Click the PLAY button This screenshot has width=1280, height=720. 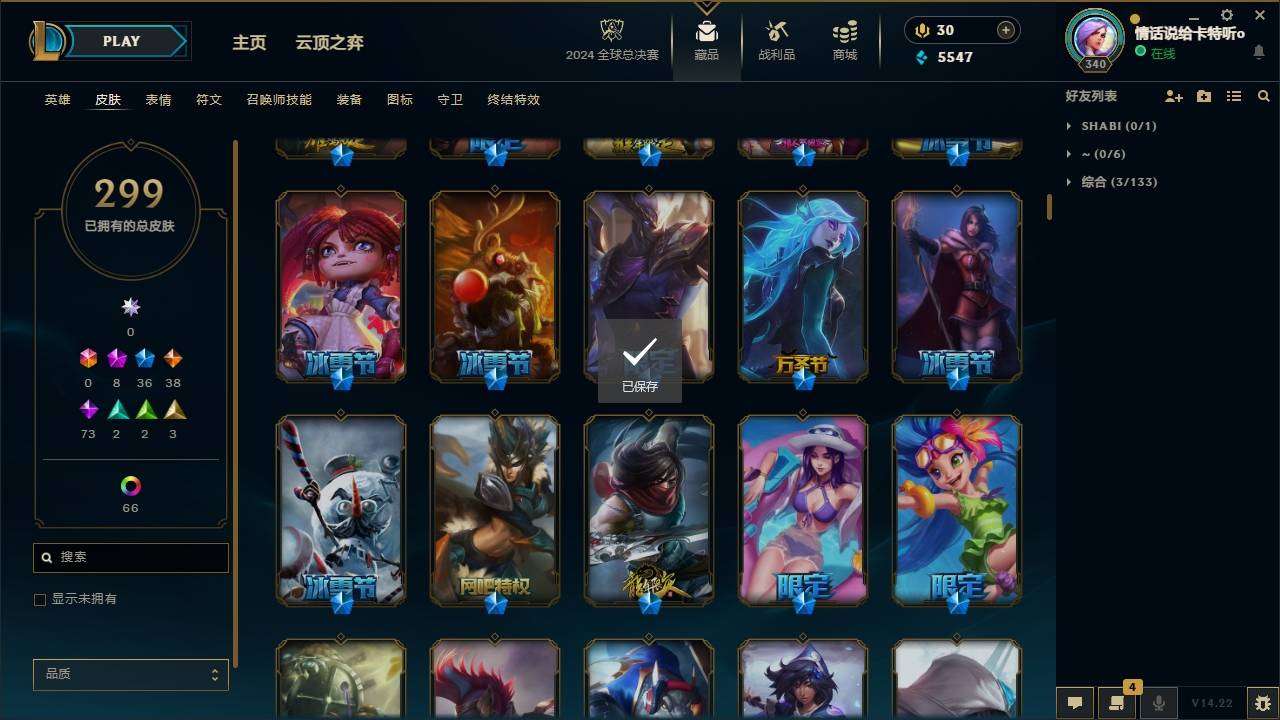120,41
